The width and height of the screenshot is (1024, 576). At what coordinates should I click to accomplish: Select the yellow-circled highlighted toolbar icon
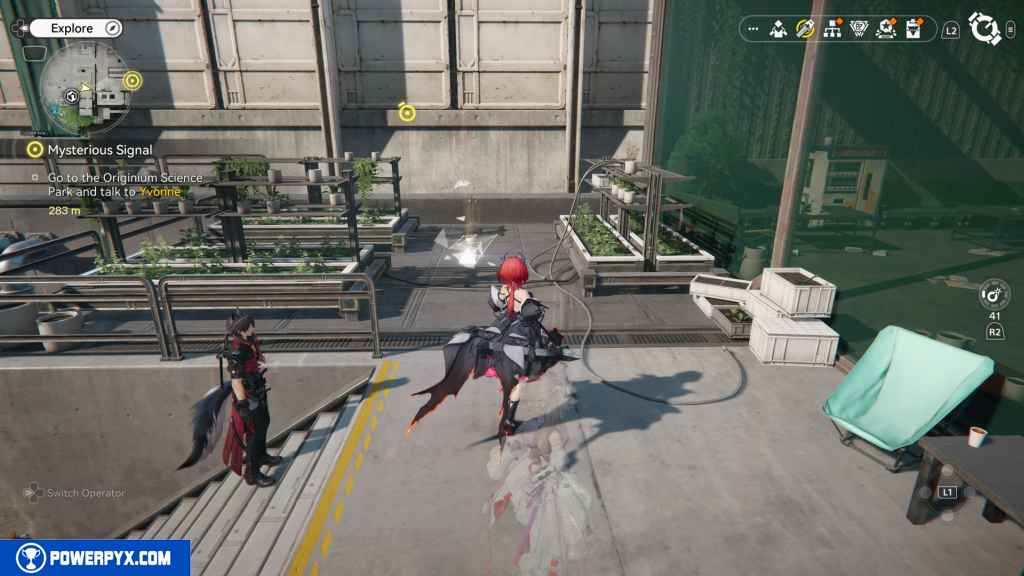click(x=805, y=29)
